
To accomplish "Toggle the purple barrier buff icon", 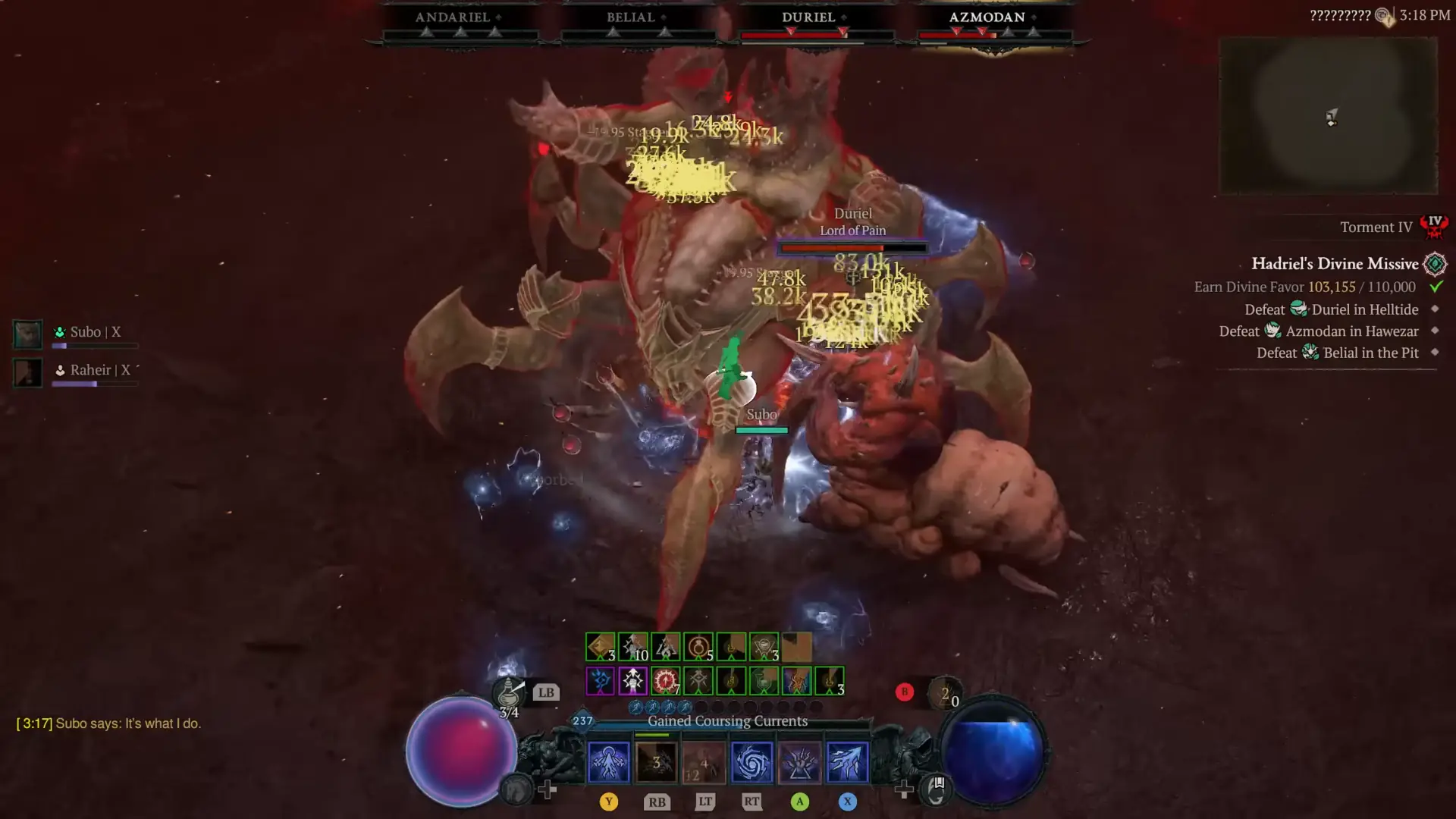I will (600, 680).
